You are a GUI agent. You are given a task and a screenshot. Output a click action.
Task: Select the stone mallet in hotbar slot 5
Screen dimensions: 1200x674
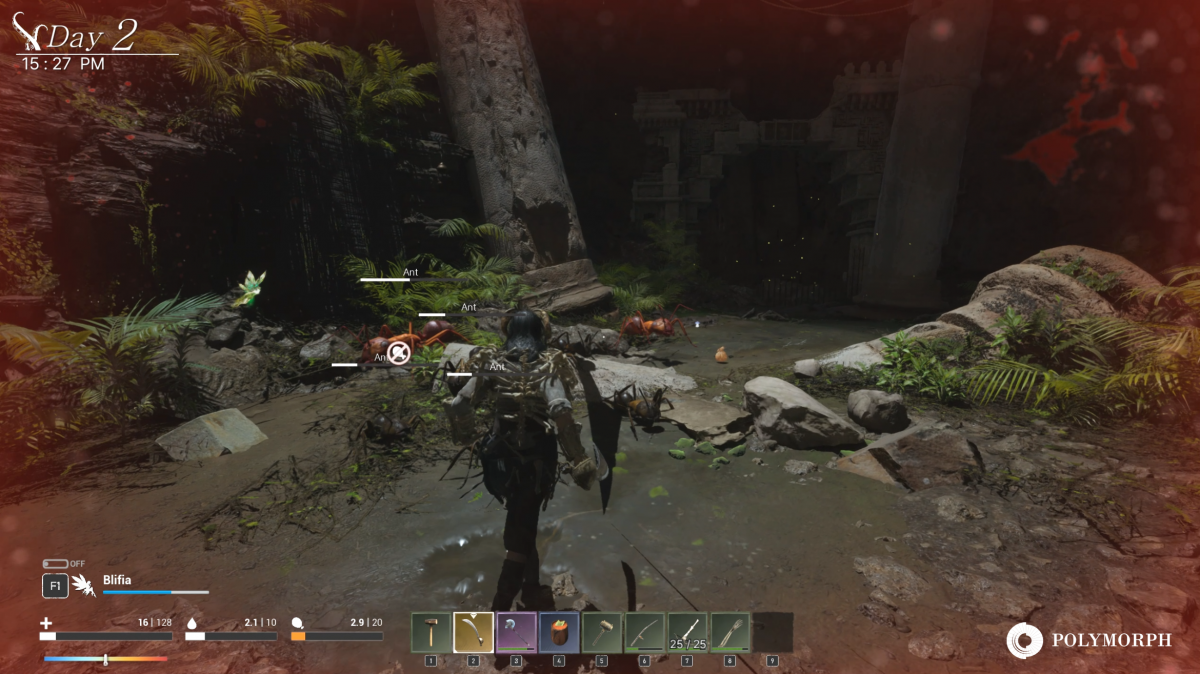coord(602,632)
